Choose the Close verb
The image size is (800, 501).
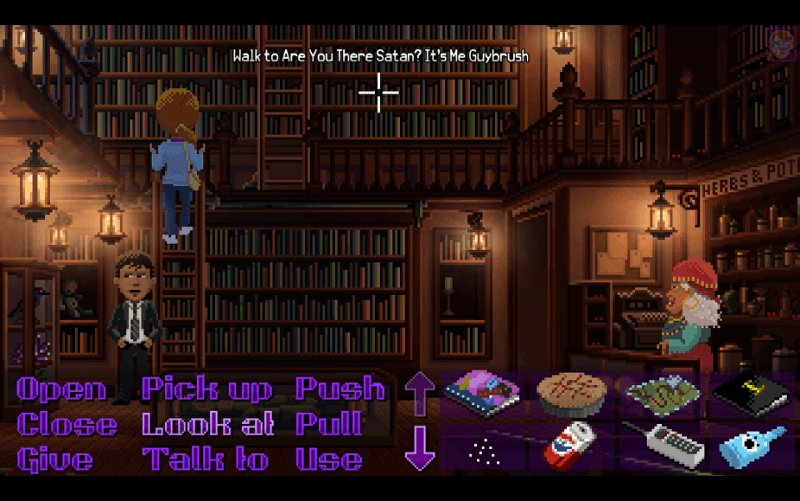[x=67, y=424]
